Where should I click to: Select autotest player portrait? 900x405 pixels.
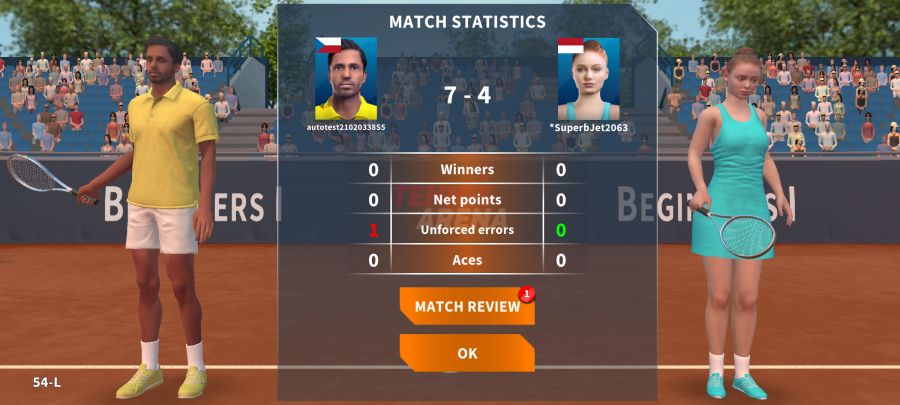[346, 79]
